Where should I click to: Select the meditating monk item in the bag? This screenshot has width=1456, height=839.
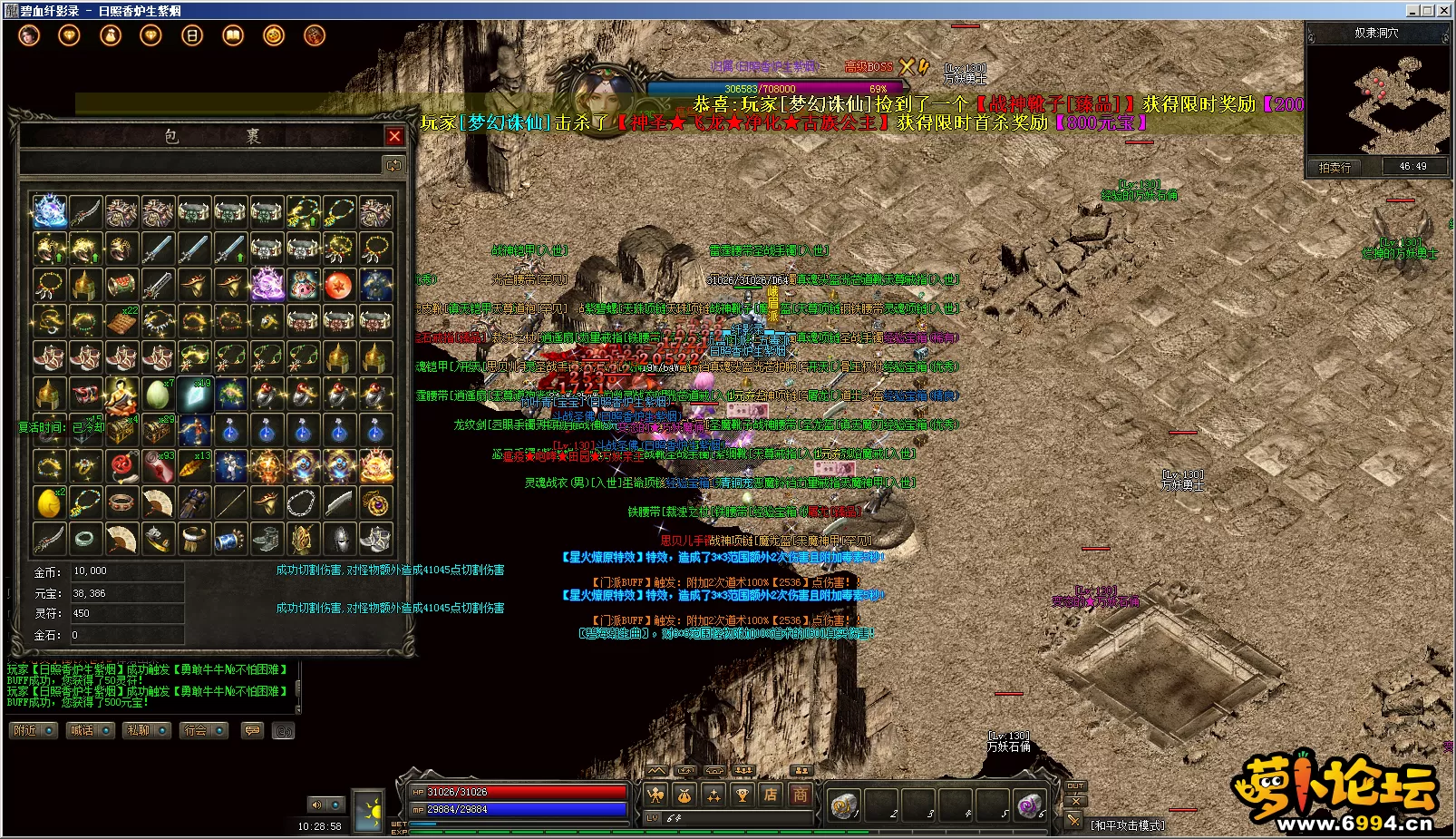coord(121,394)
